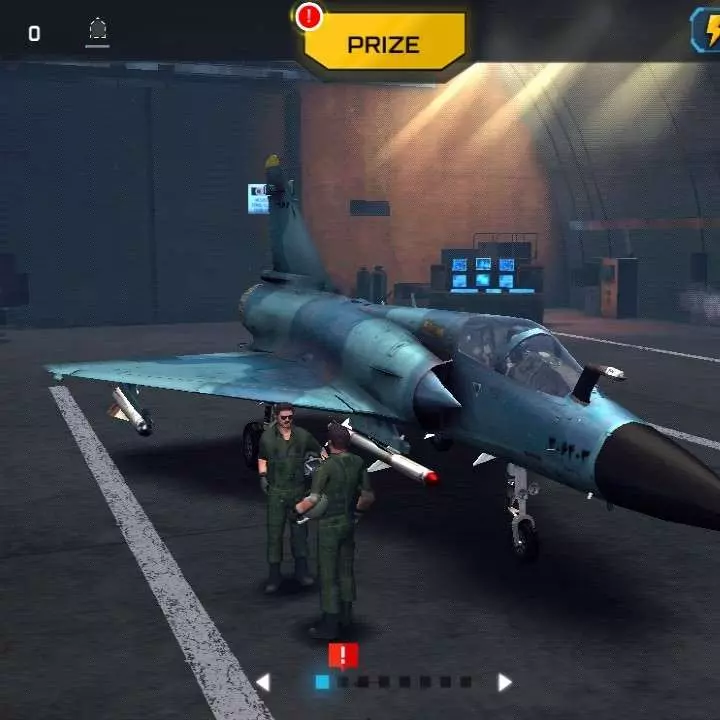The width and height of the screenshot is (720, 720).
Task: Go to the previous aircraft with left arrow
Action: (263, 682)
